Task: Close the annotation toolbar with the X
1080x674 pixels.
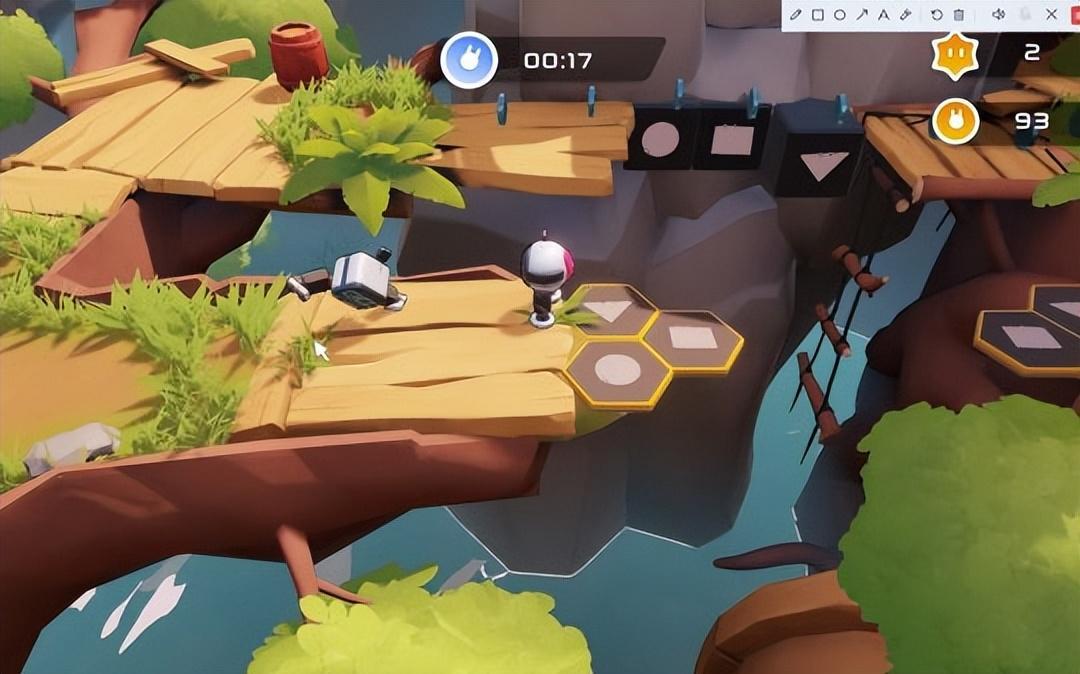Action: coord(1051,14)
